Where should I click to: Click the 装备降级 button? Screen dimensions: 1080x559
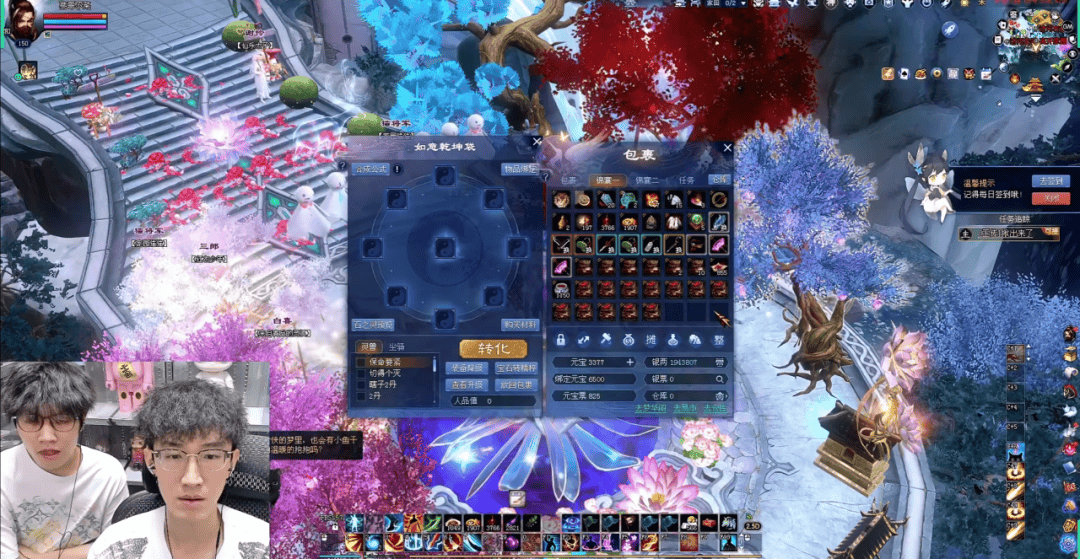click(x=466, y=368)
